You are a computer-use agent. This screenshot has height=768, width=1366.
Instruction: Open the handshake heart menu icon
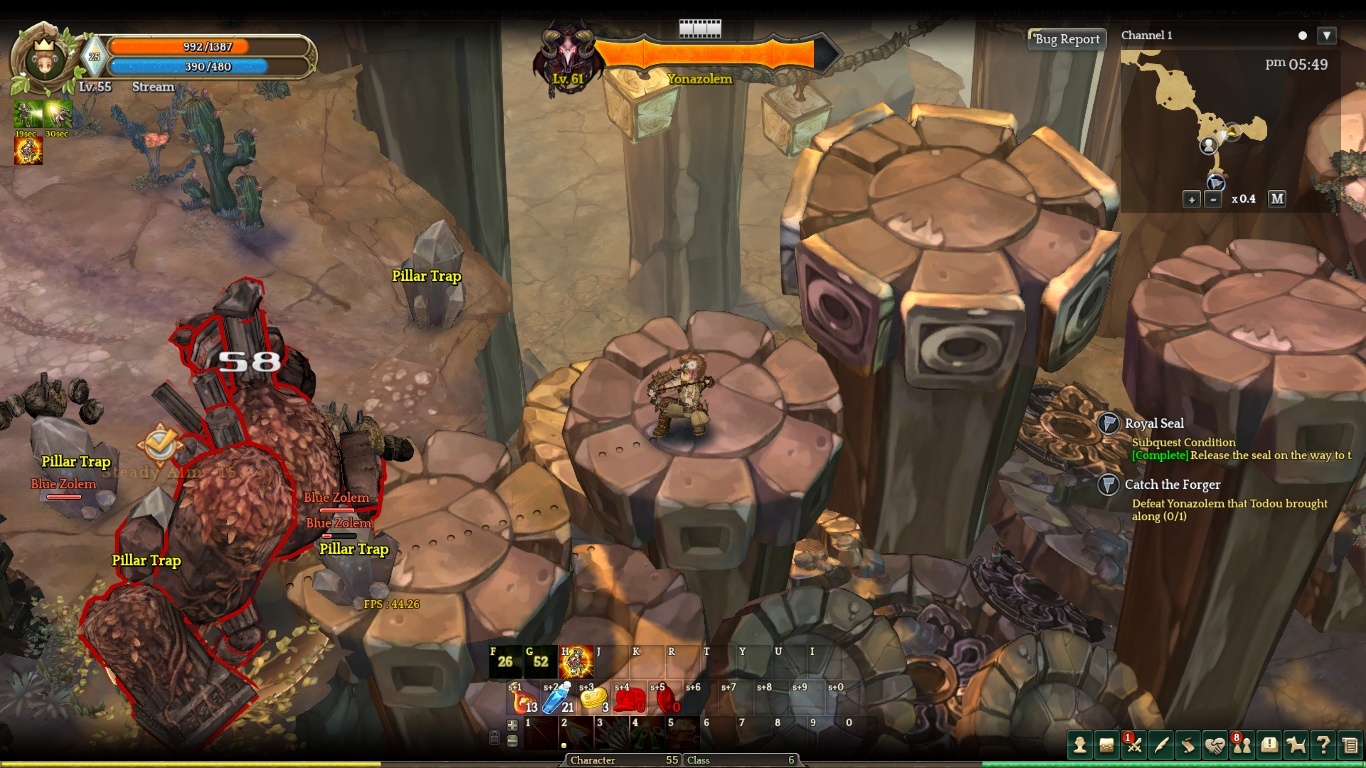(1214, 745)
